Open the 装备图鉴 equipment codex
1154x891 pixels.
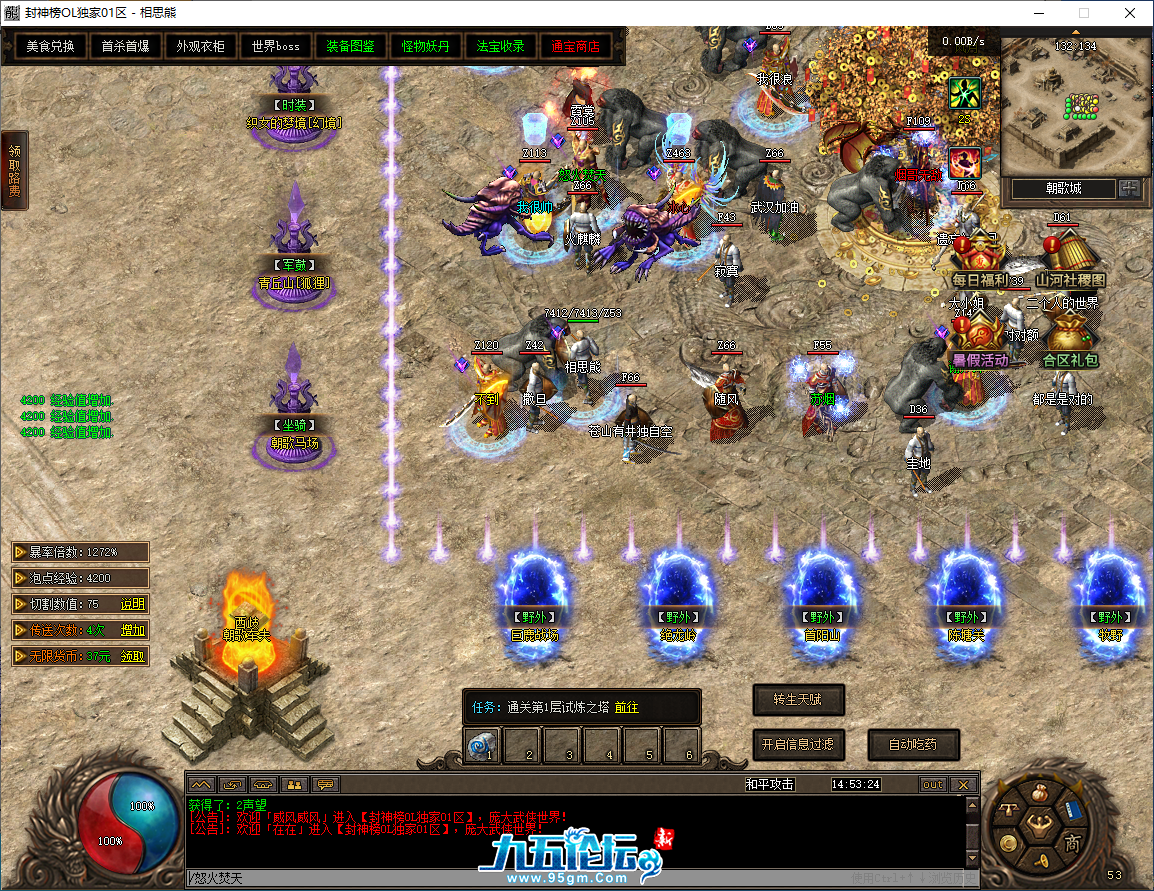(x=351, y=46)
